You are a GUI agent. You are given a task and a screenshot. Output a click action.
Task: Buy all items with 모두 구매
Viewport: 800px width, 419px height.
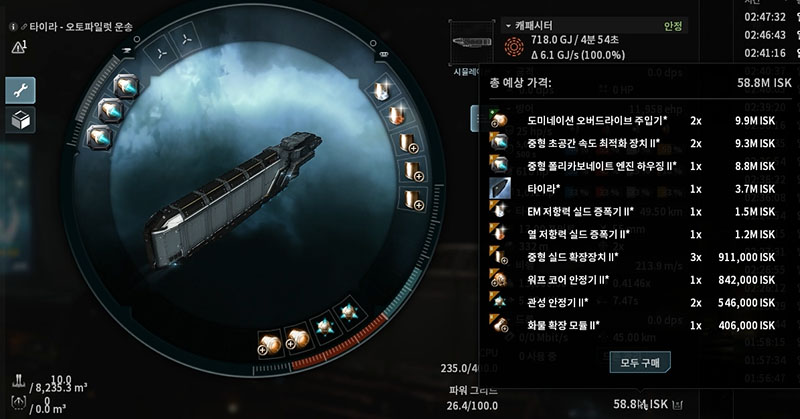[x=641, y=361]
